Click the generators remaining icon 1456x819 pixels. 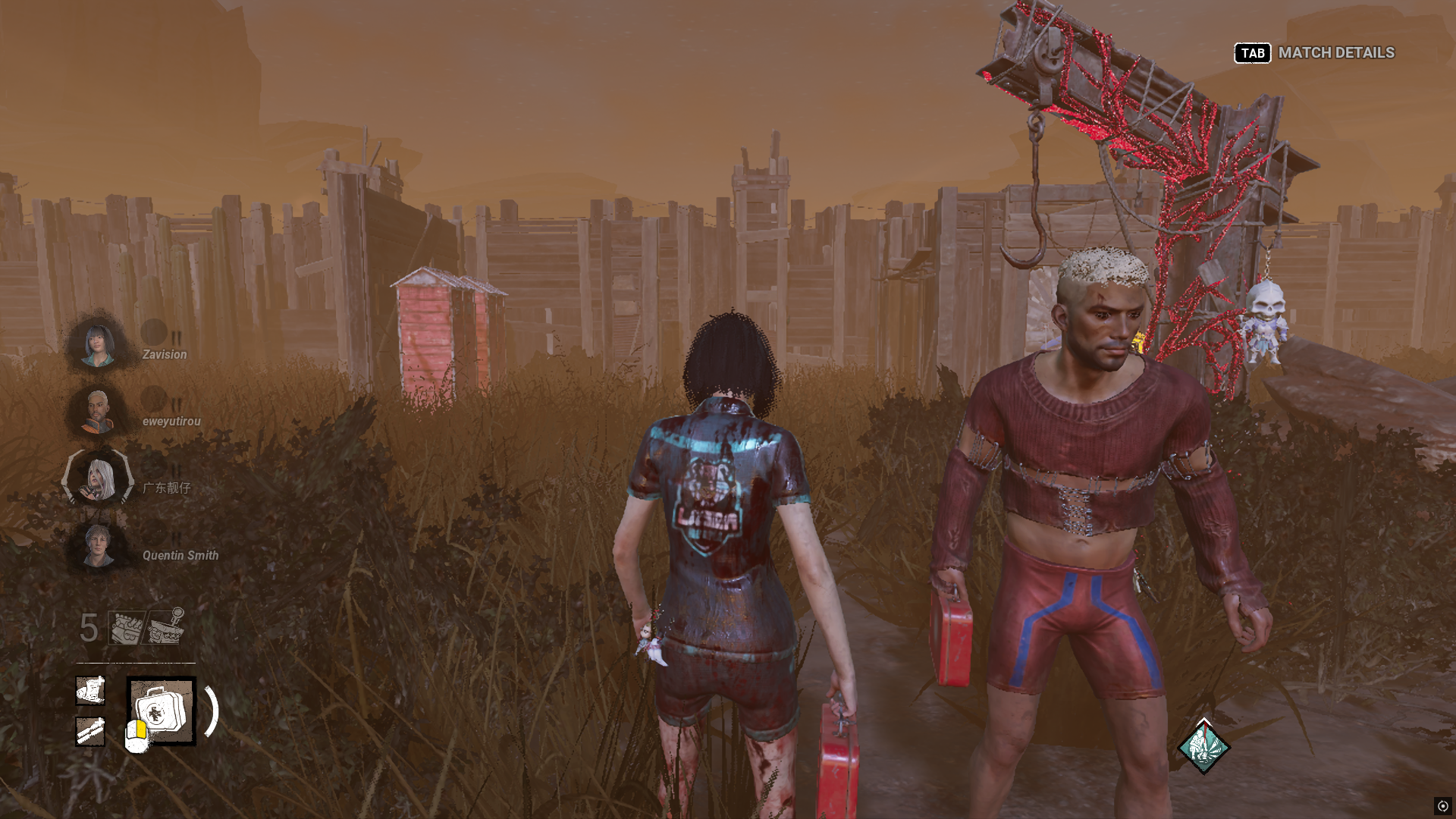[127, 628]
